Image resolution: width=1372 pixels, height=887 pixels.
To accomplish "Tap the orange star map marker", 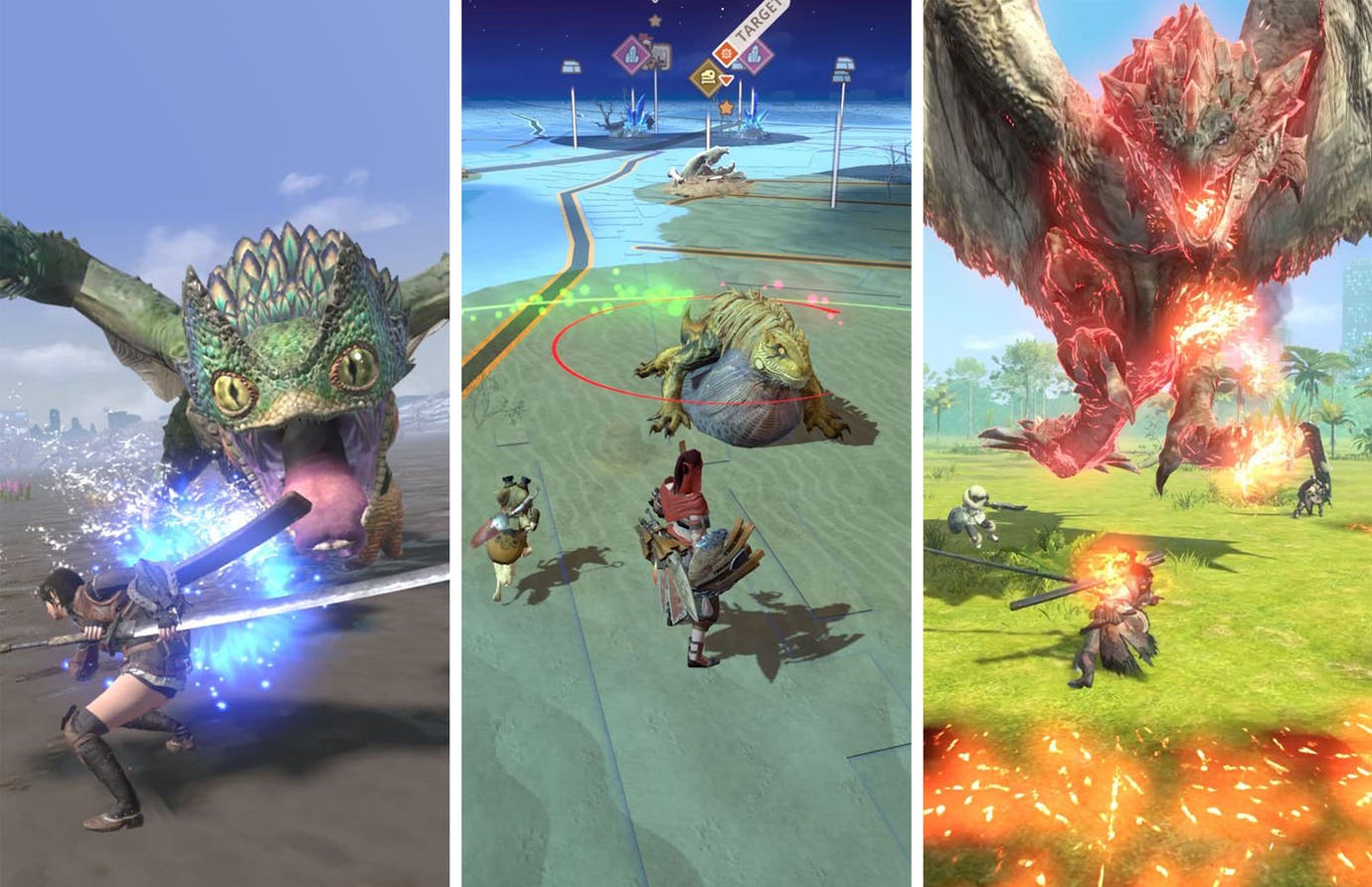I will [726, 107].
